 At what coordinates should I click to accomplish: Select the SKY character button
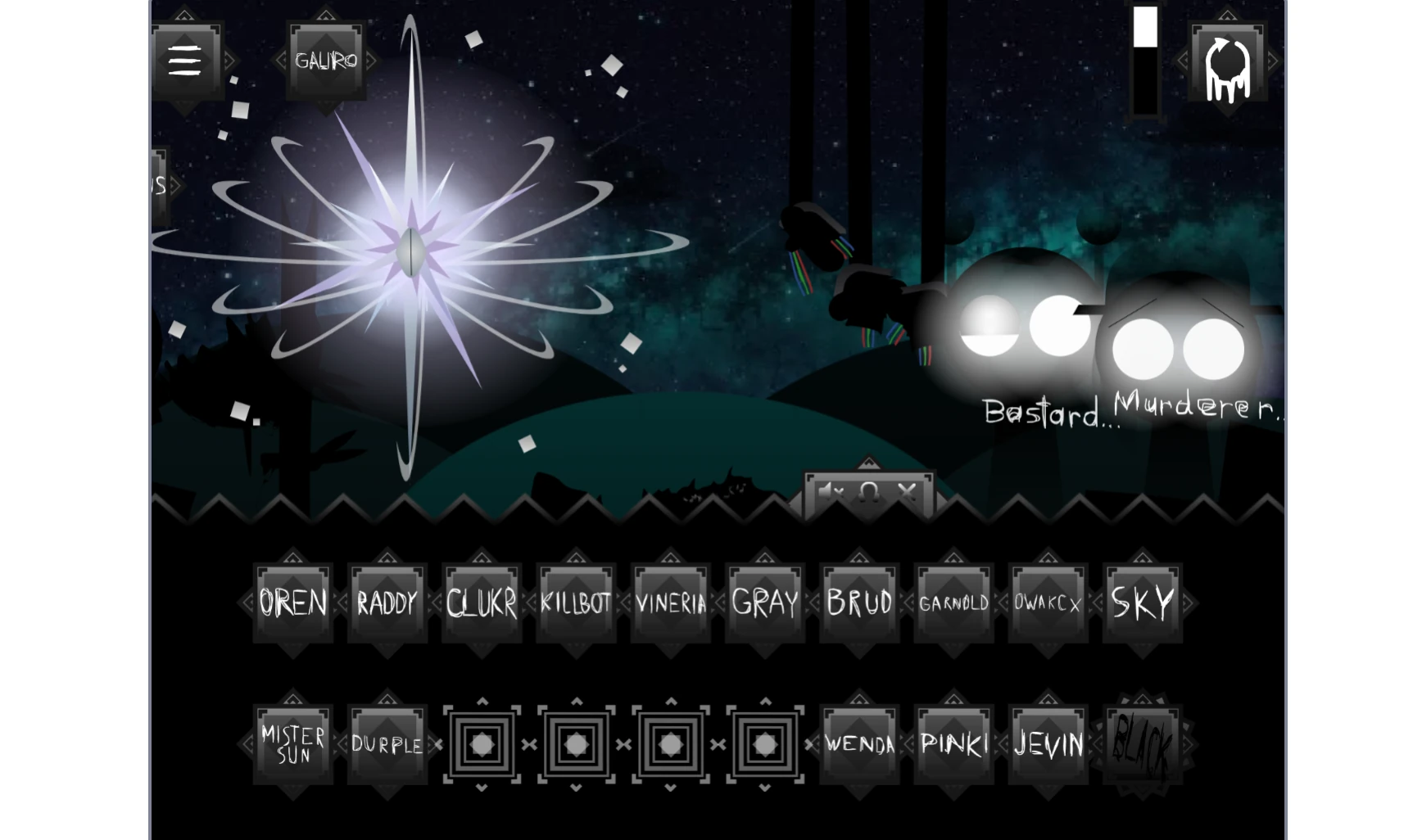point(1142,603)
